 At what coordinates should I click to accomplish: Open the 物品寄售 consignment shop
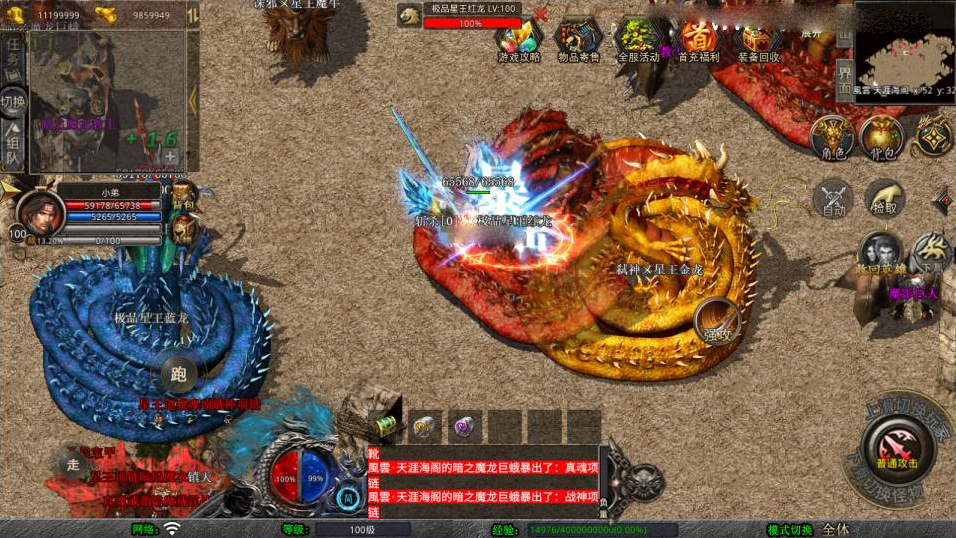coord(579,38)
